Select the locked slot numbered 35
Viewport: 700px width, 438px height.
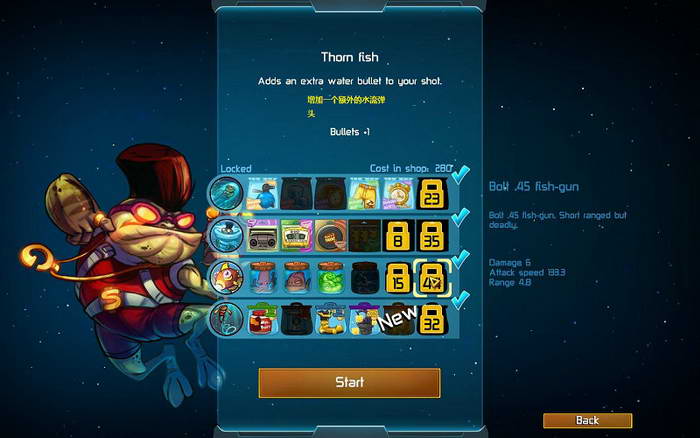pyautogui.click(x=432, y=236)
